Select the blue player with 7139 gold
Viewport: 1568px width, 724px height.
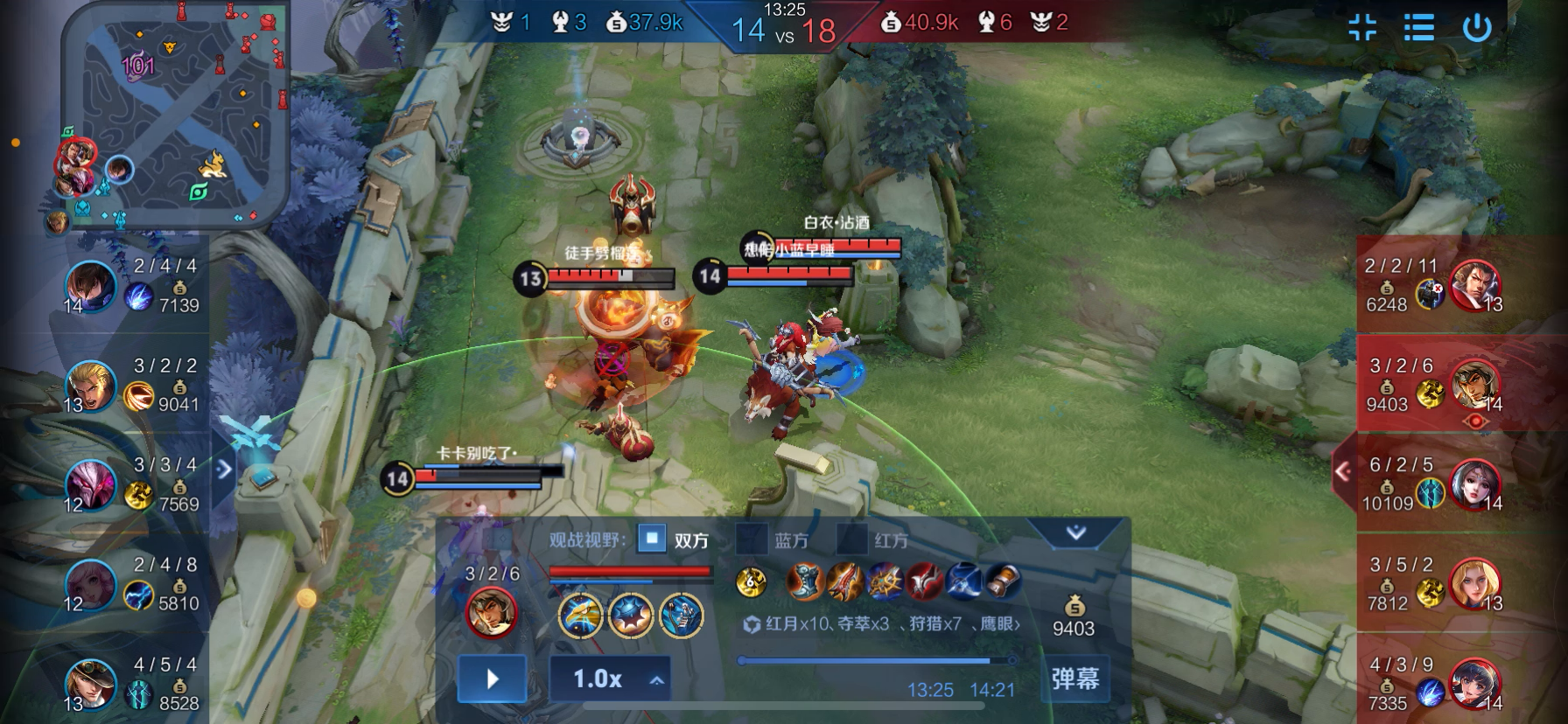tap(91, 286)
